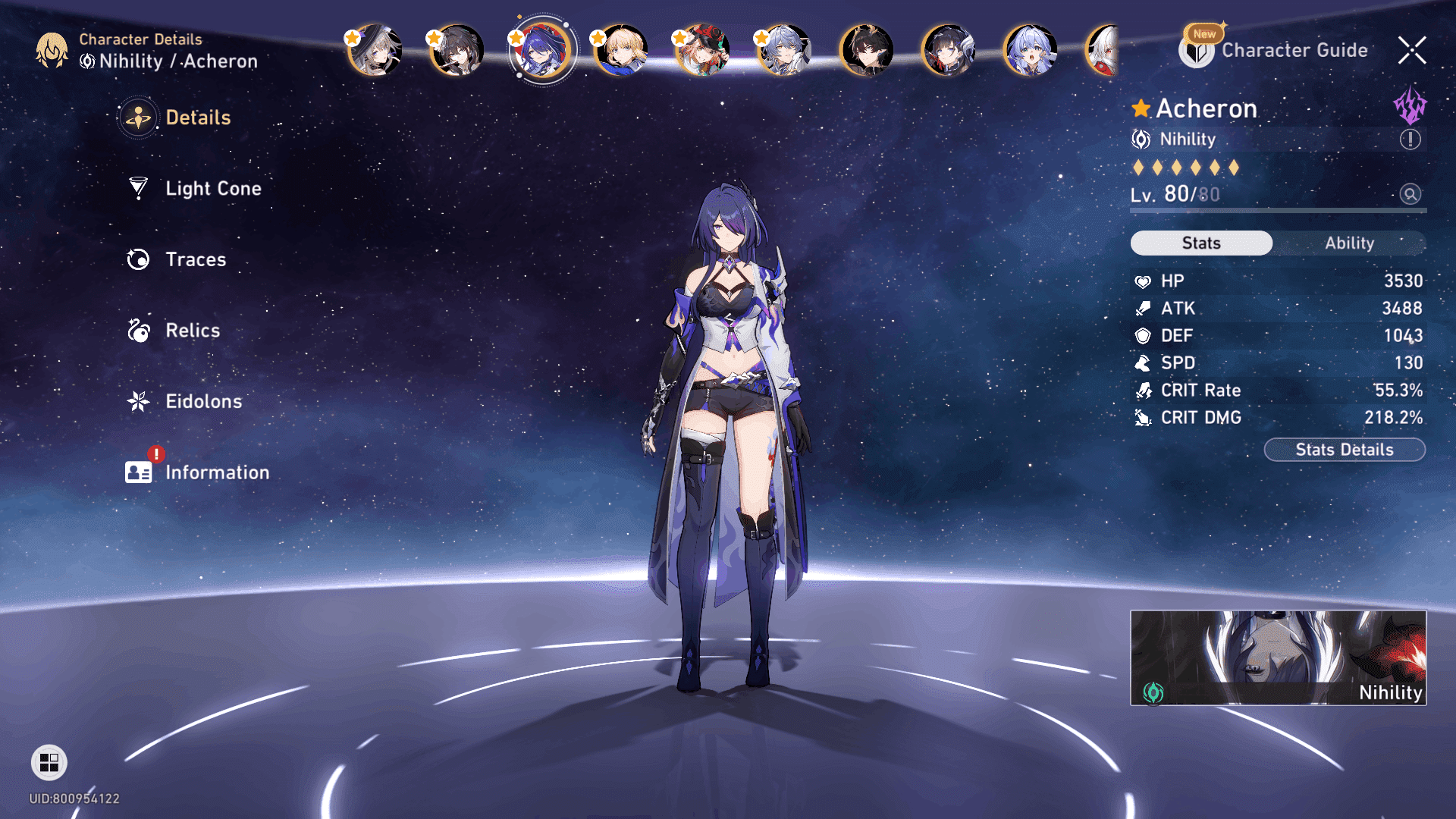
Task: Click the Stats Details button
Action: pos(1344,450)
